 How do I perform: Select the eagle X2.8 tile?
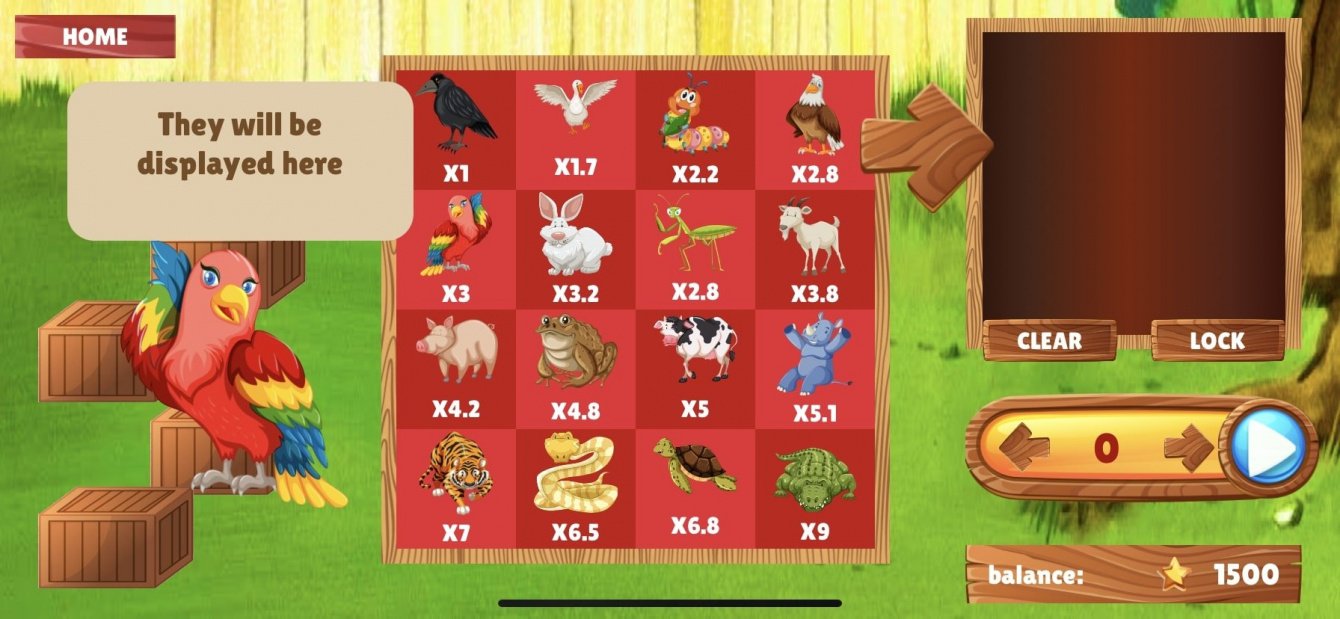pos(814,129)
